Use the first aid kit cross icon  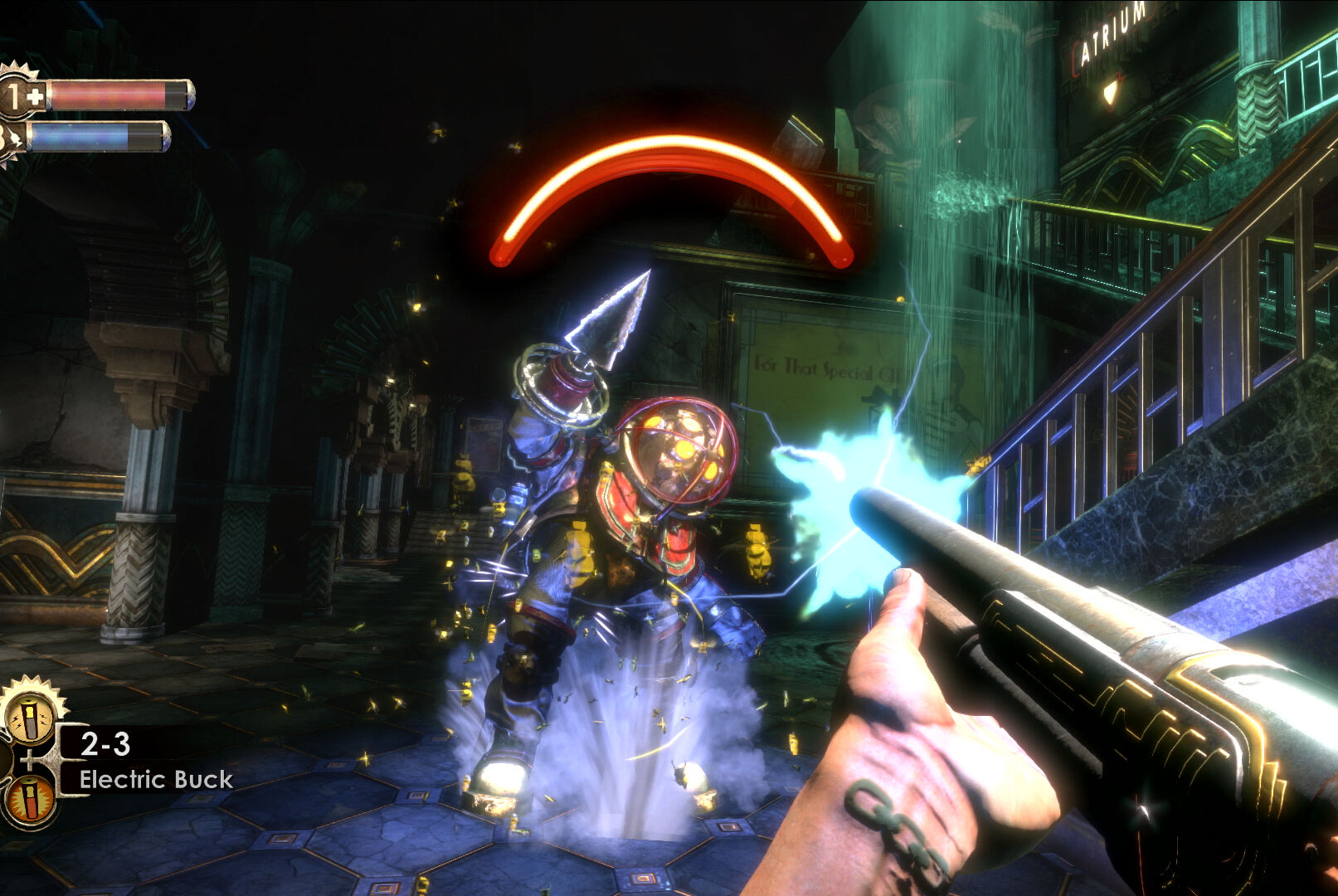click(x=35, y=97)
